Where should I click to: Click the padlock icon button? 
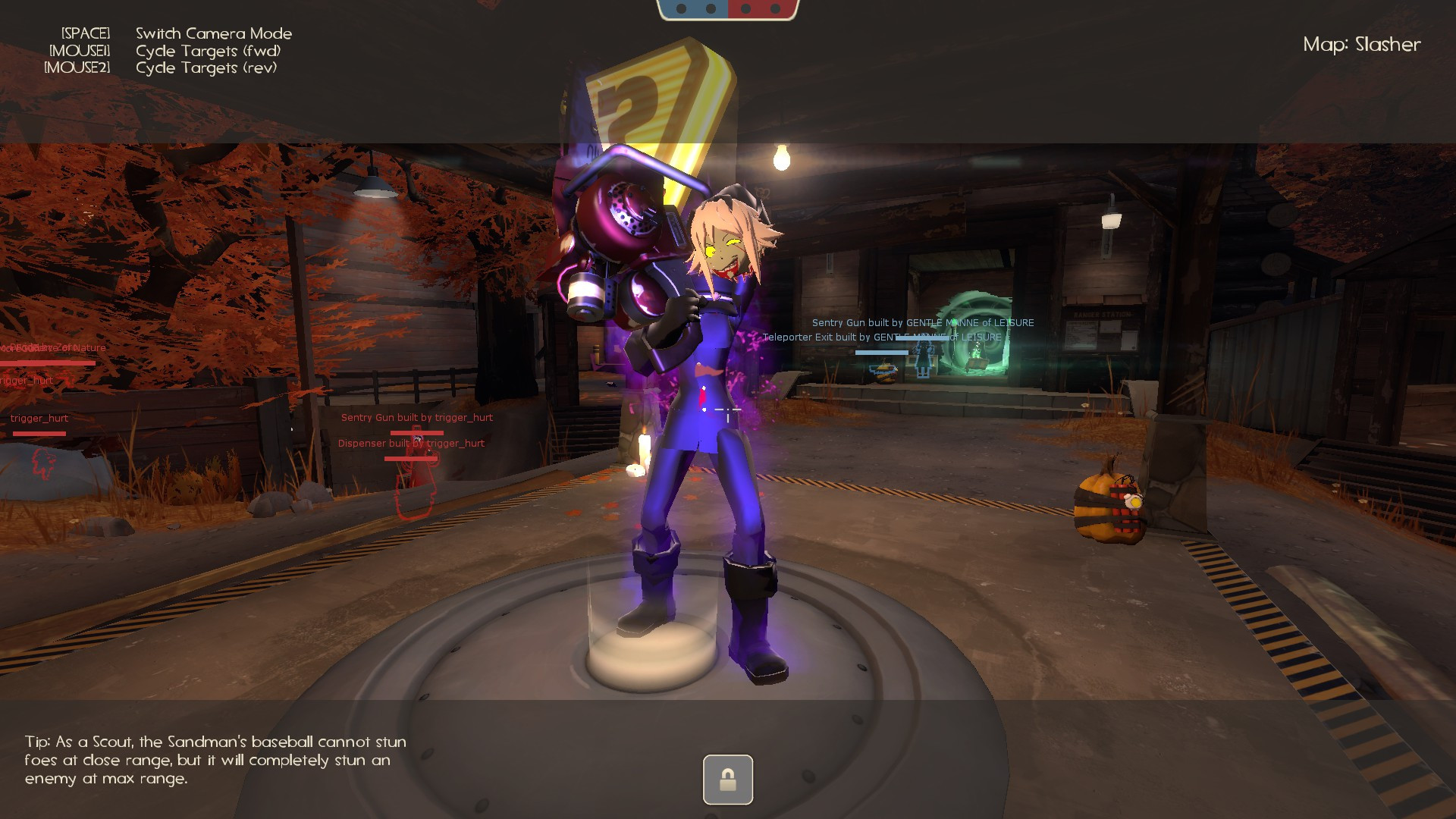click(x=727, y=779)
